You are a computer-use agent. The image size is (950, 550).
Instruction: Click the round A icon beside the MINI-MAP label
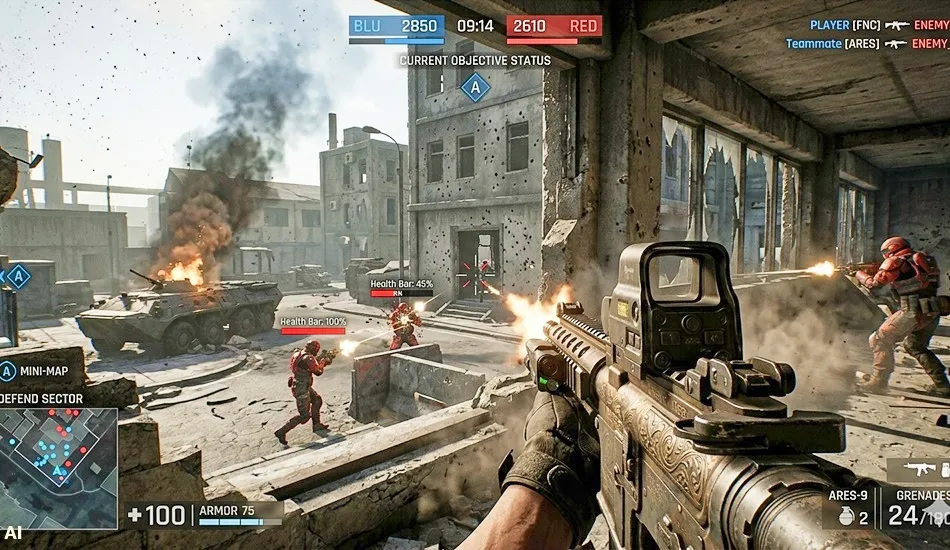click(x=8, y=372)
